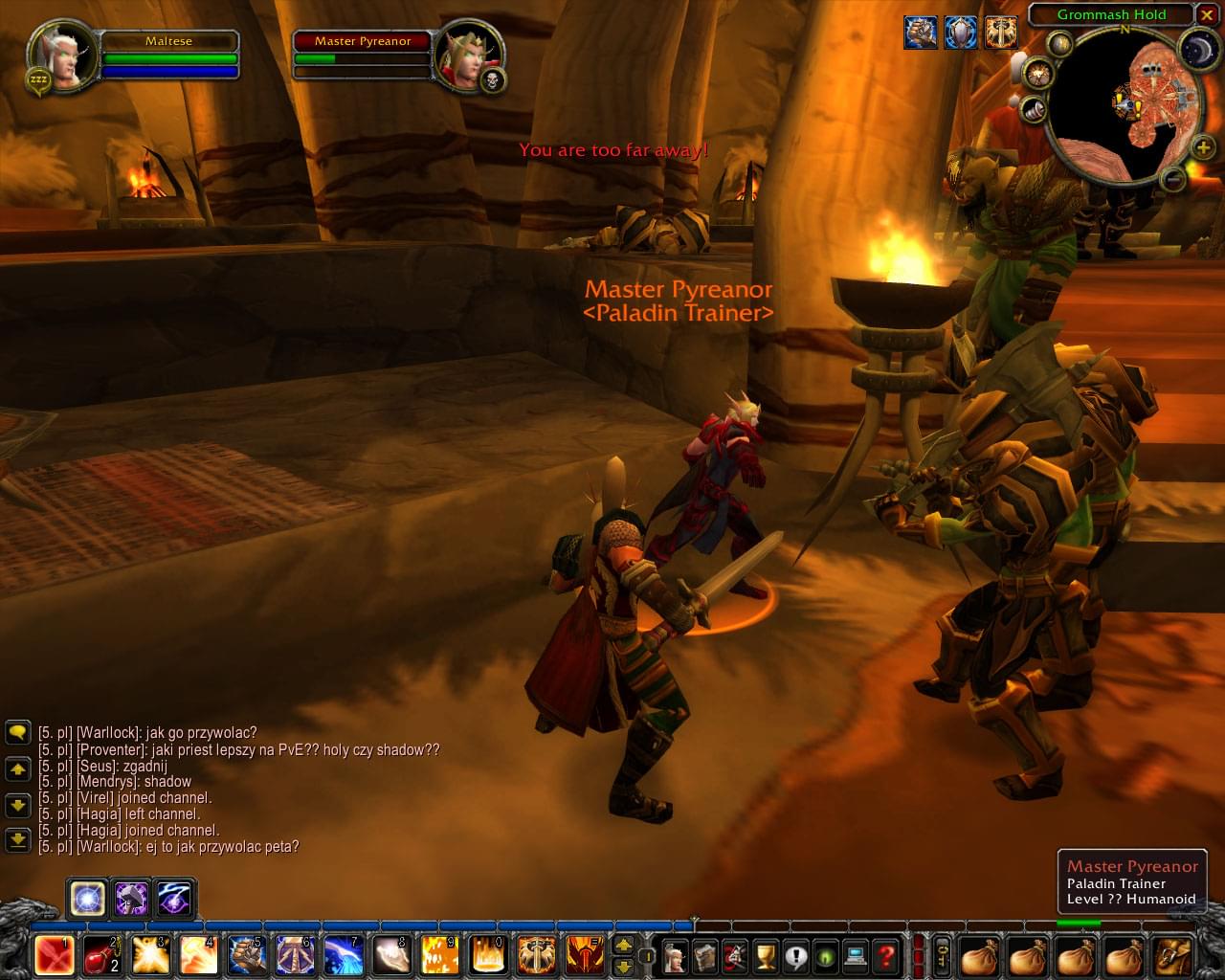Cast the flame ability in hotbar slot 9
Viewport: 1225px width, 980px height.
pos(438,955)
